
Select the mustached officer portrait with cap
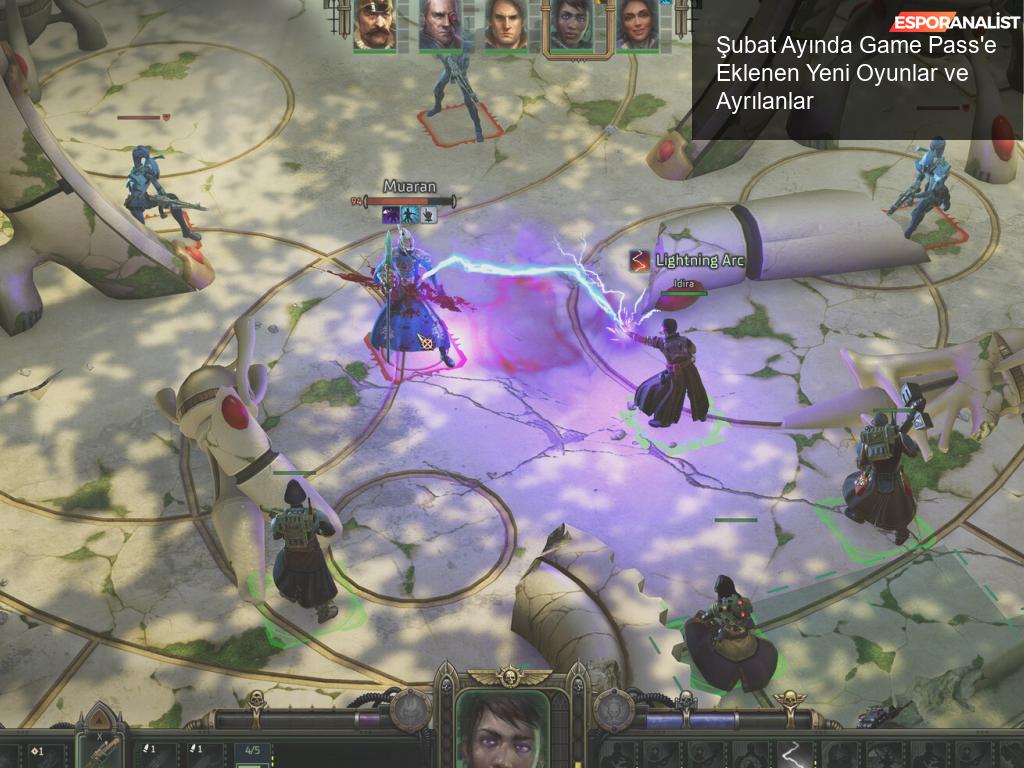[x=374, y=24]
